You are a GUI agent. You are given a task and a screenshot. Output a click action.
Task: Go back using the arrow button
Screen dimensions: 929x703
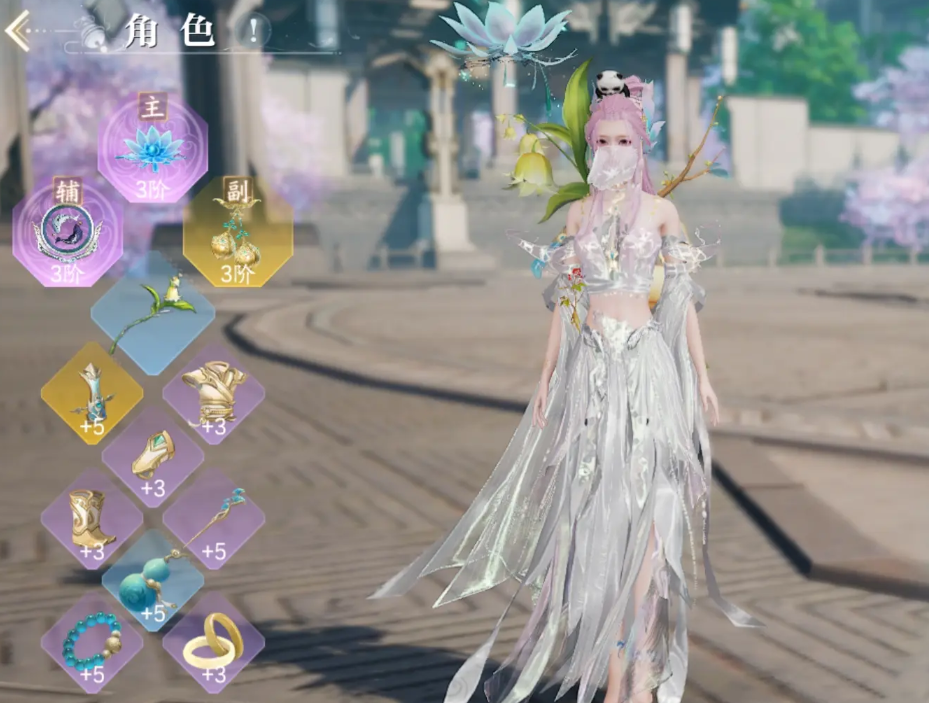18,31
